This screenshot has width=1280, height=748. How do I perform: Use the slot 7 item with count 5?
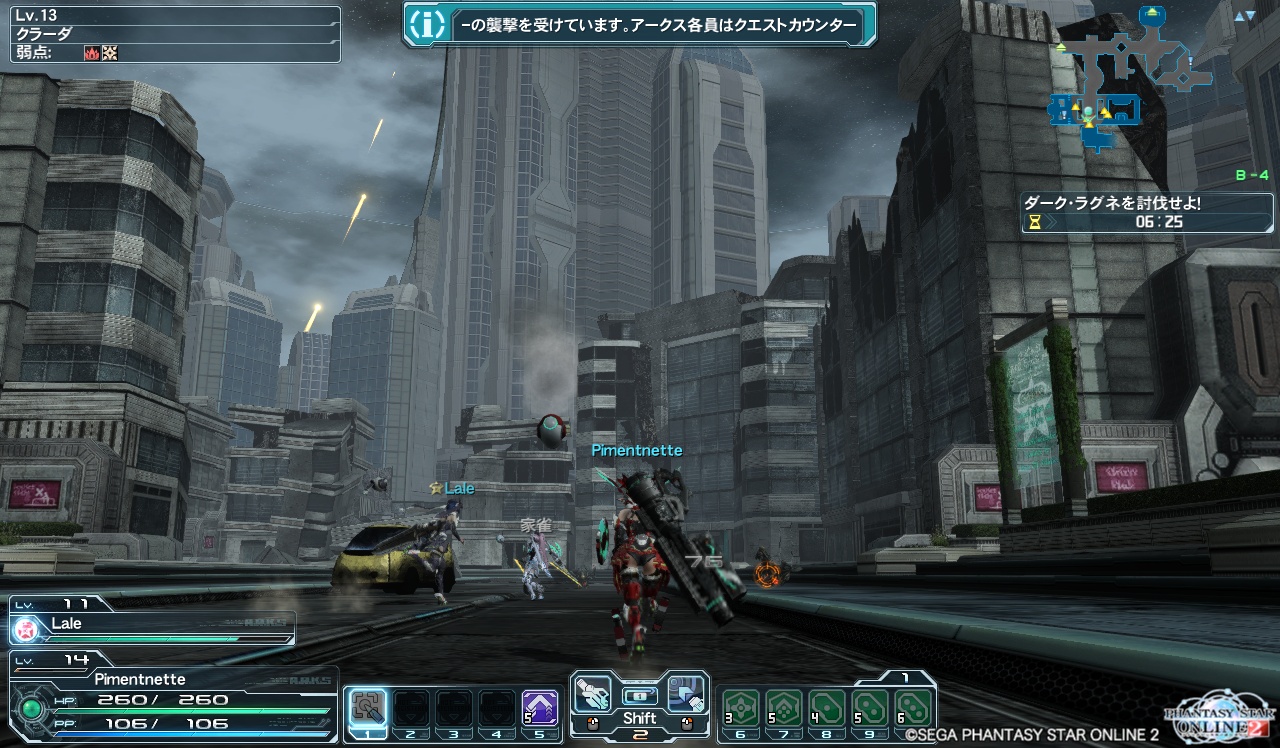(785, 708)
